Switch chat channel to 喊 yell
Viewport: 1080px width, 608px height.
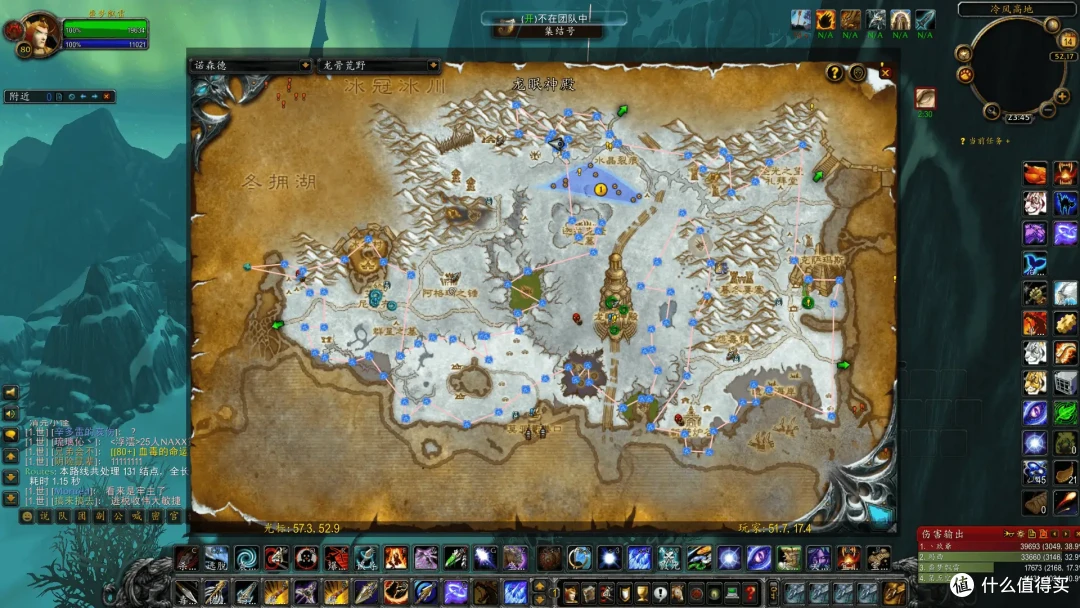click(137, 516)
